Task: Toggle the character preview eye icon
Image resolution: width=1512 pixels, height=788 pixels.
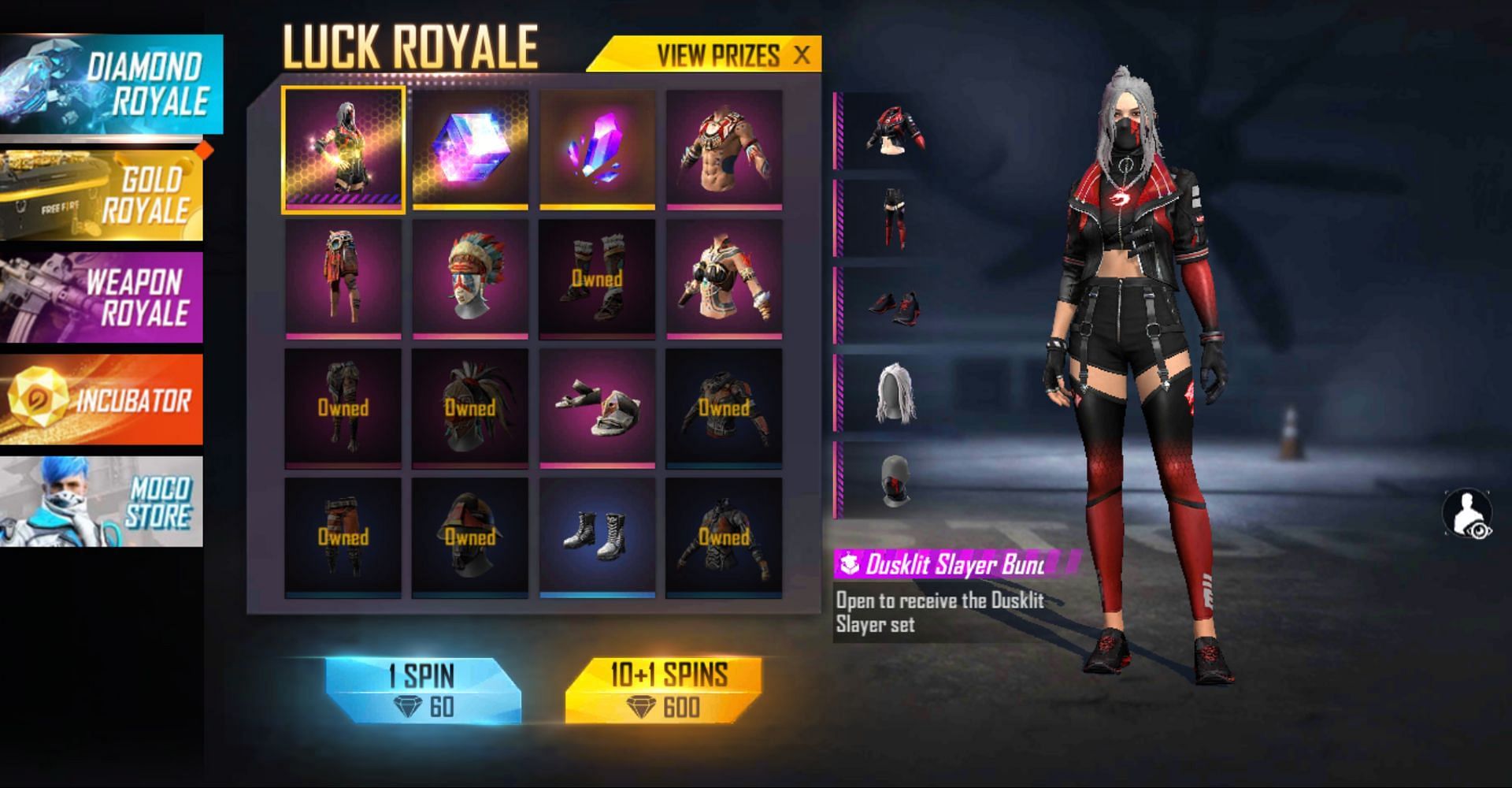Action: 1467,514
